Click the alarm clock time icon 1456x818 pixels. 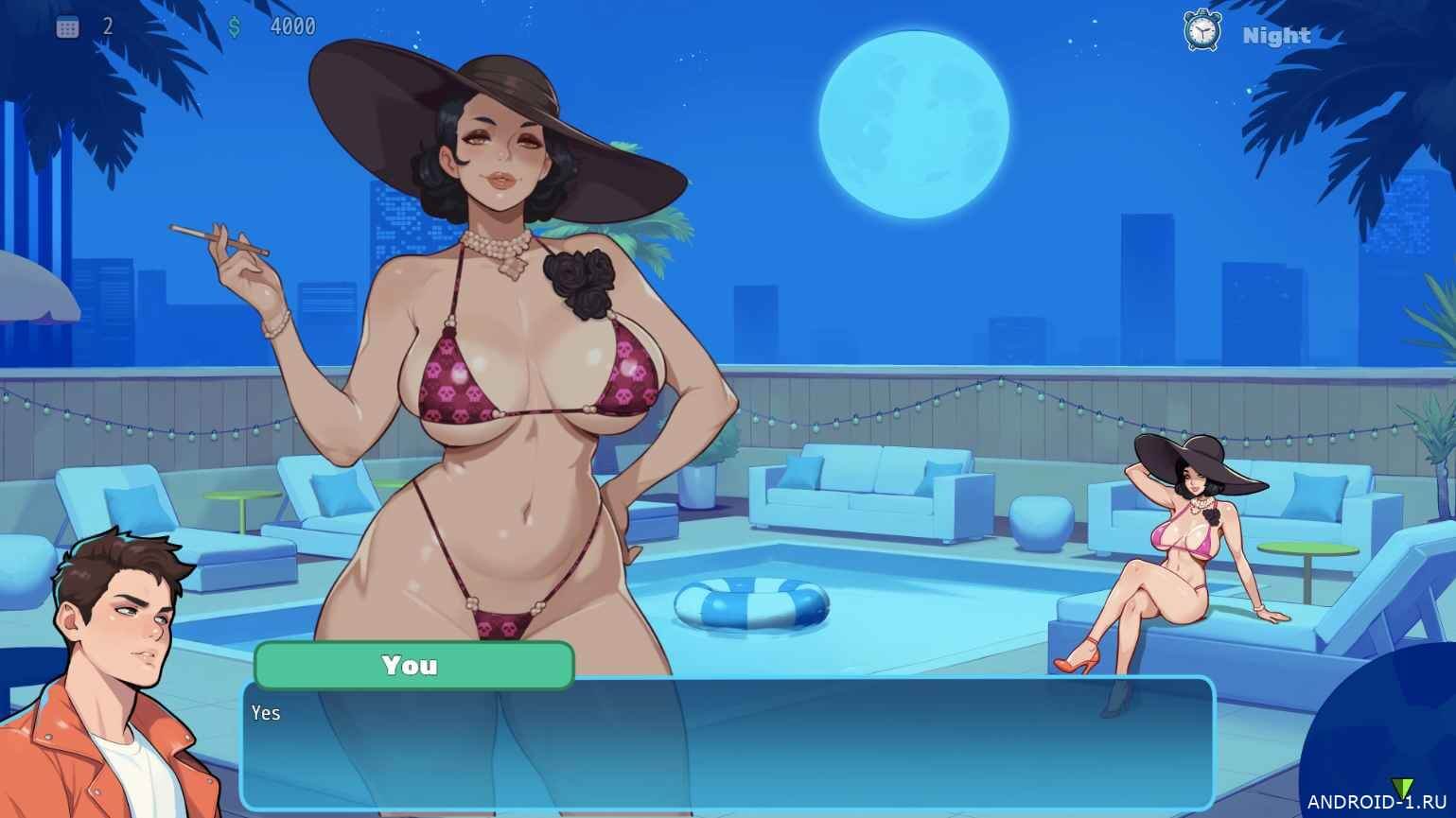(1202, 31)
